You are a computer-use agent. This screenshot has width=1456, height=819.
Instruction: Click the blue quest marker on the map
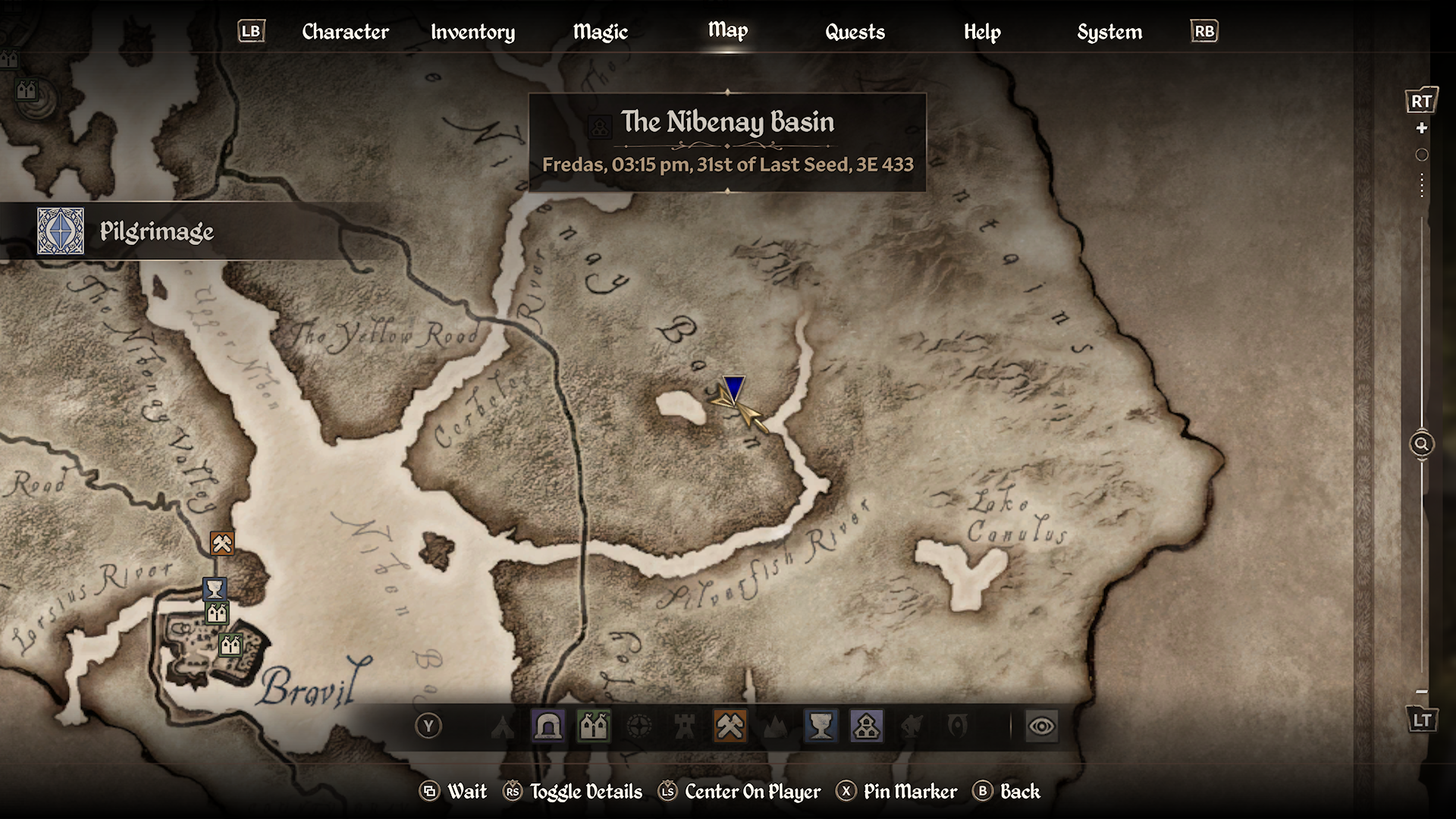733,388
